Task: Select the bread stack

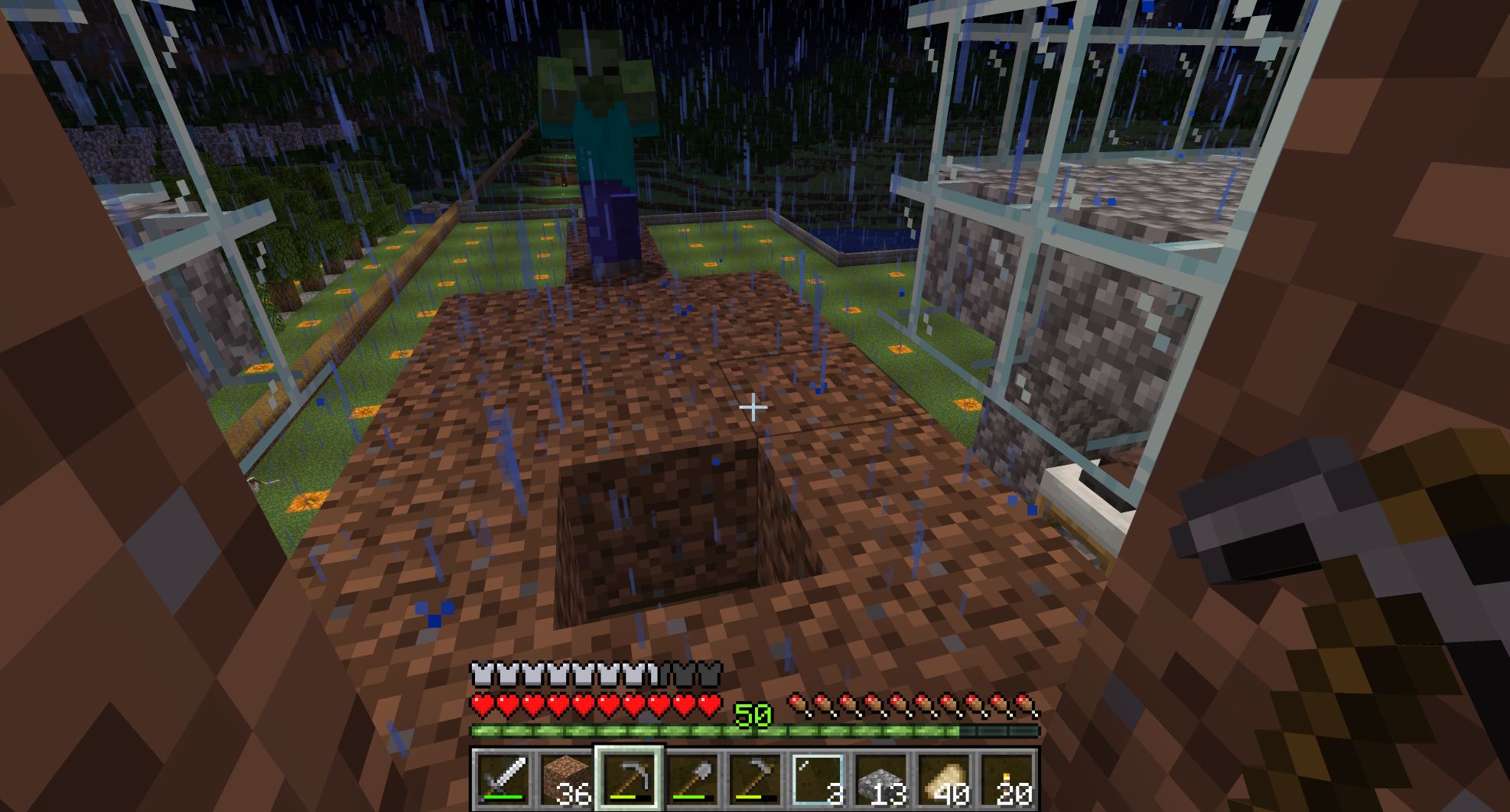Action: pyautogui.click(x=942, y=779)
